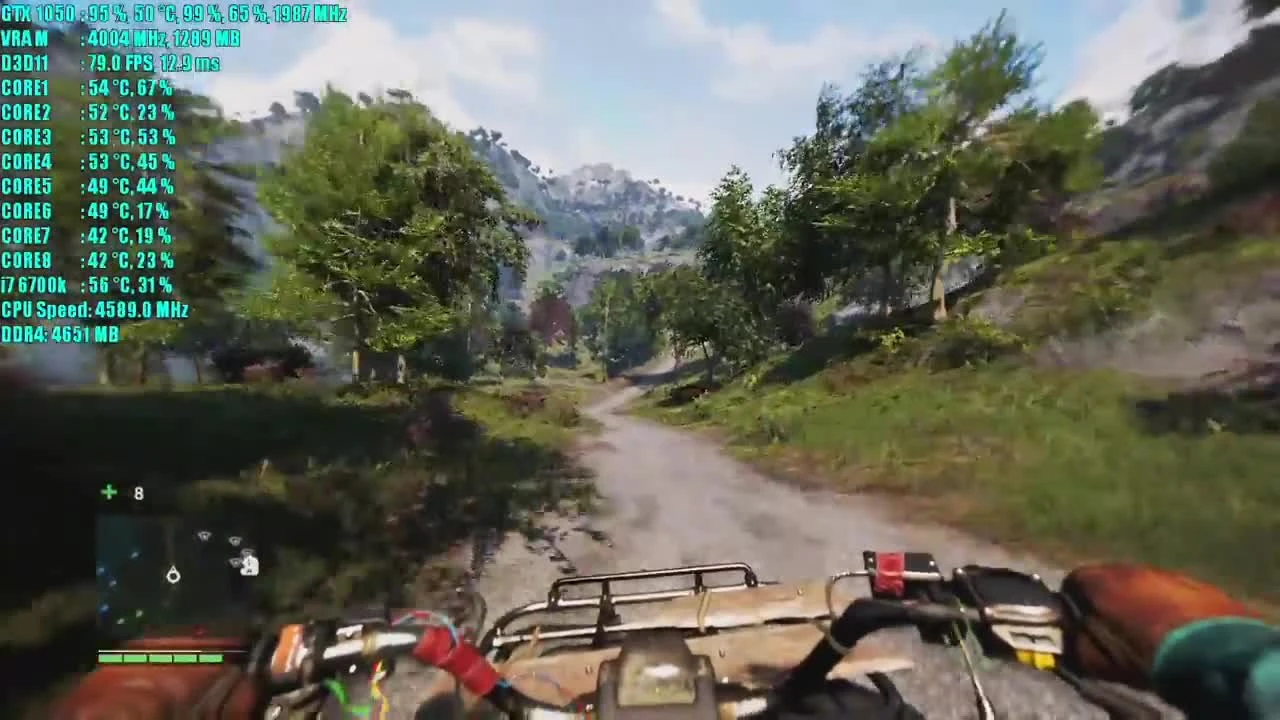The image size is (1280, 720).
Task: Click the leftmost alarm marker on the minimap
Action: [x=204, y=536]
